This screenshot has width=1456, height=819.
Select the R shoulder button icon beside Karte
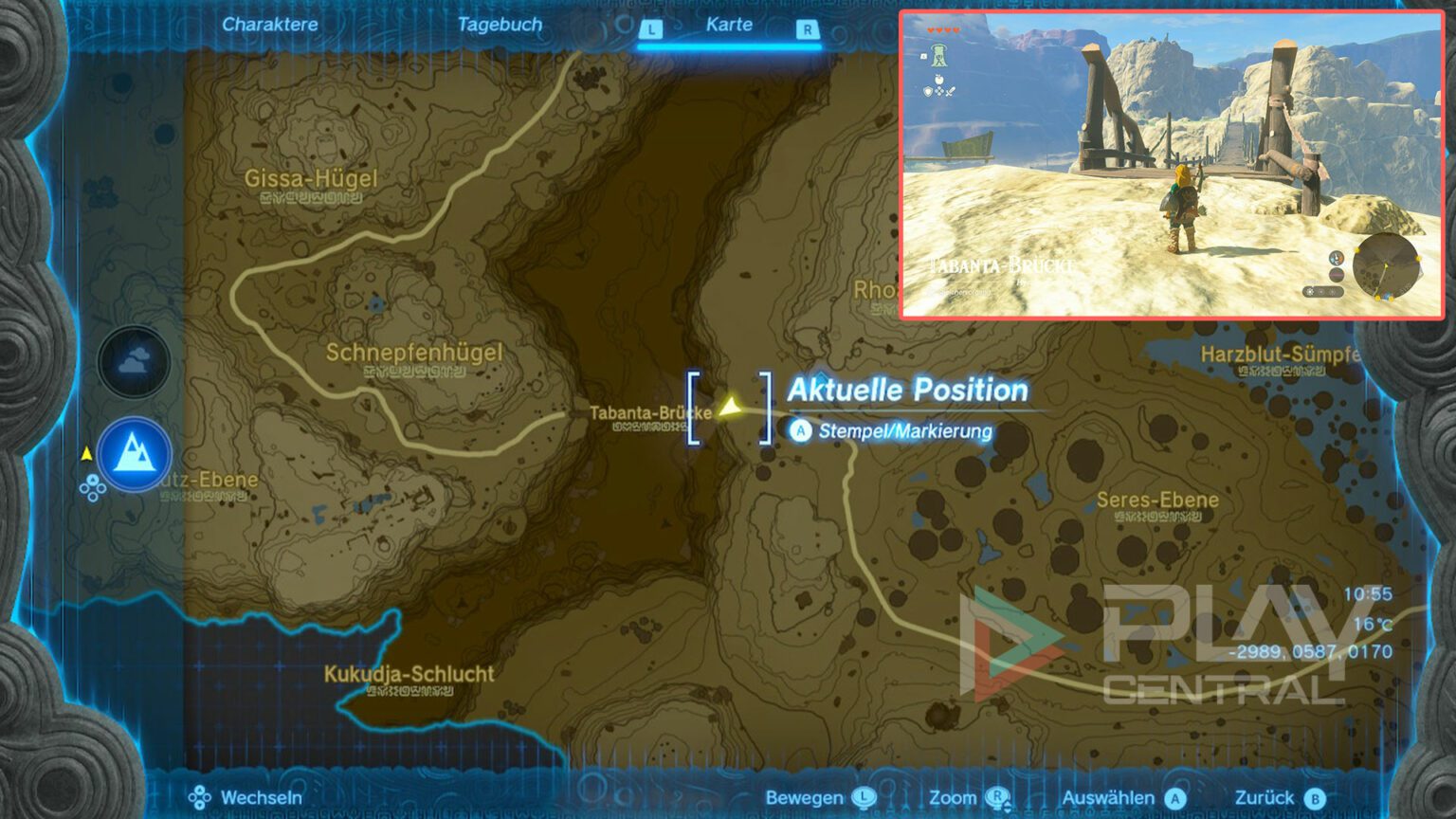(x=808, y=29)
